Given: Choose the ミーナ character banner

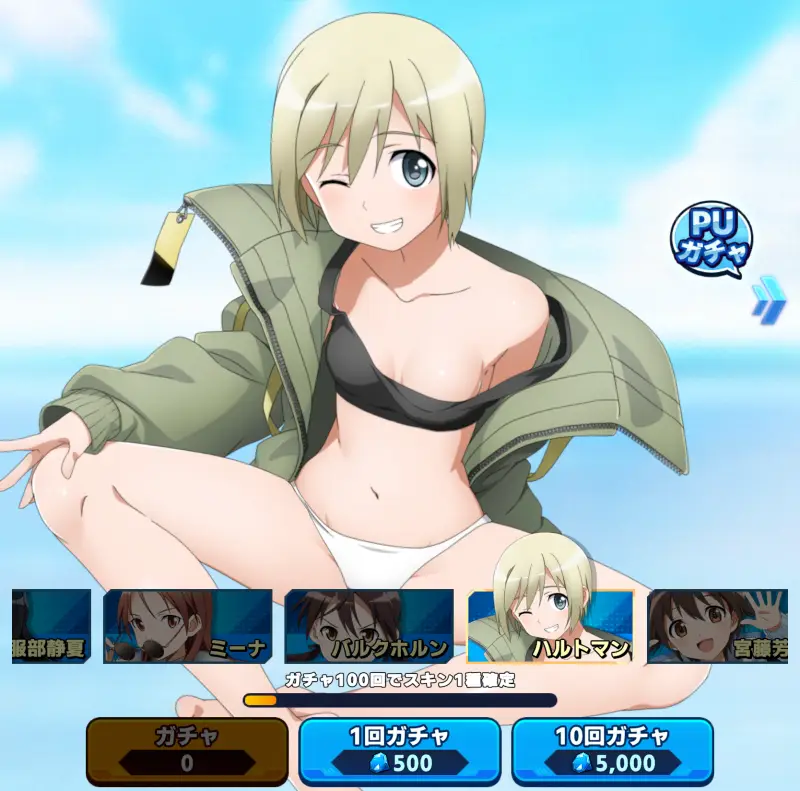Looking at the screenshot, I should 187,627.
